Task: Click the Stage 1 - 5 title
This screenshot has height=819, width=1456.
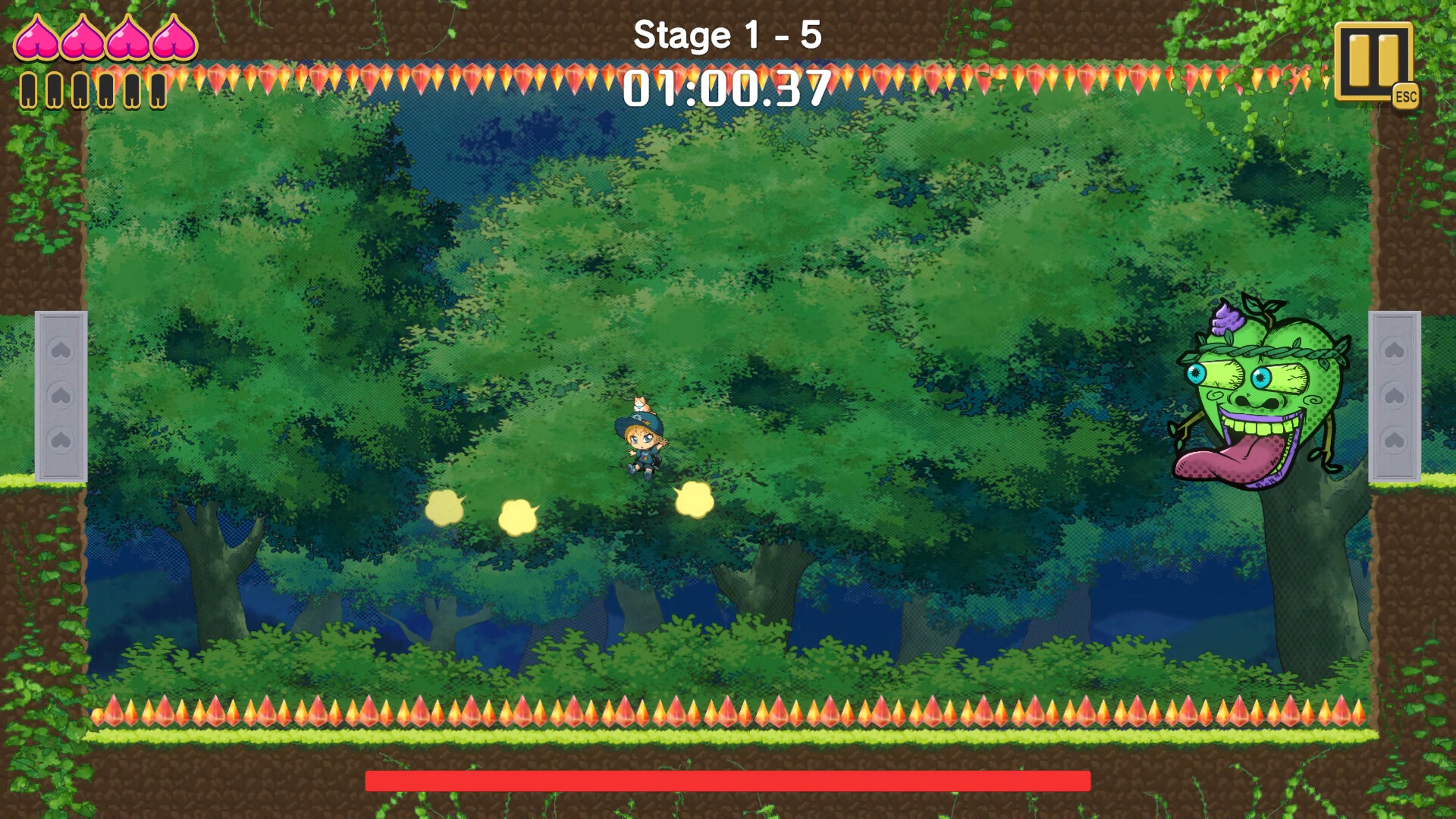Action: pyautogui.click(x=727, y=34)
